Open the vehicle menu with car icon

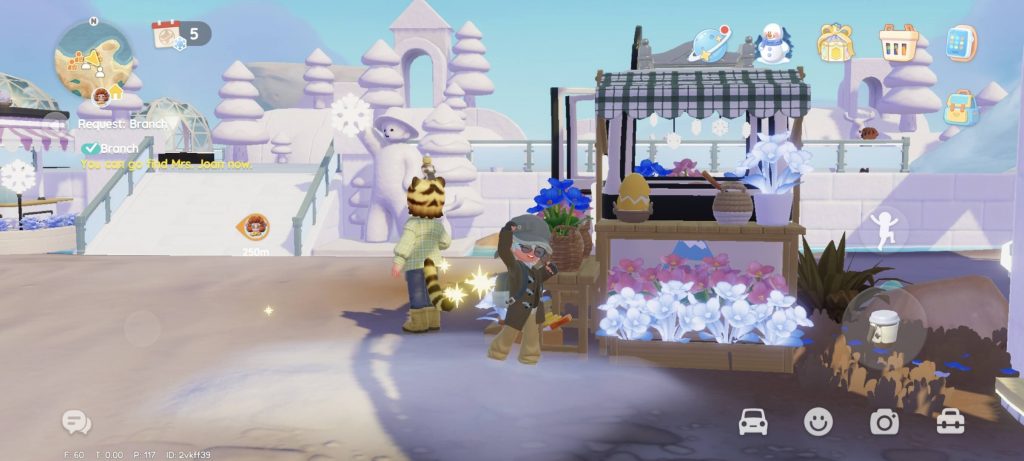753,422
